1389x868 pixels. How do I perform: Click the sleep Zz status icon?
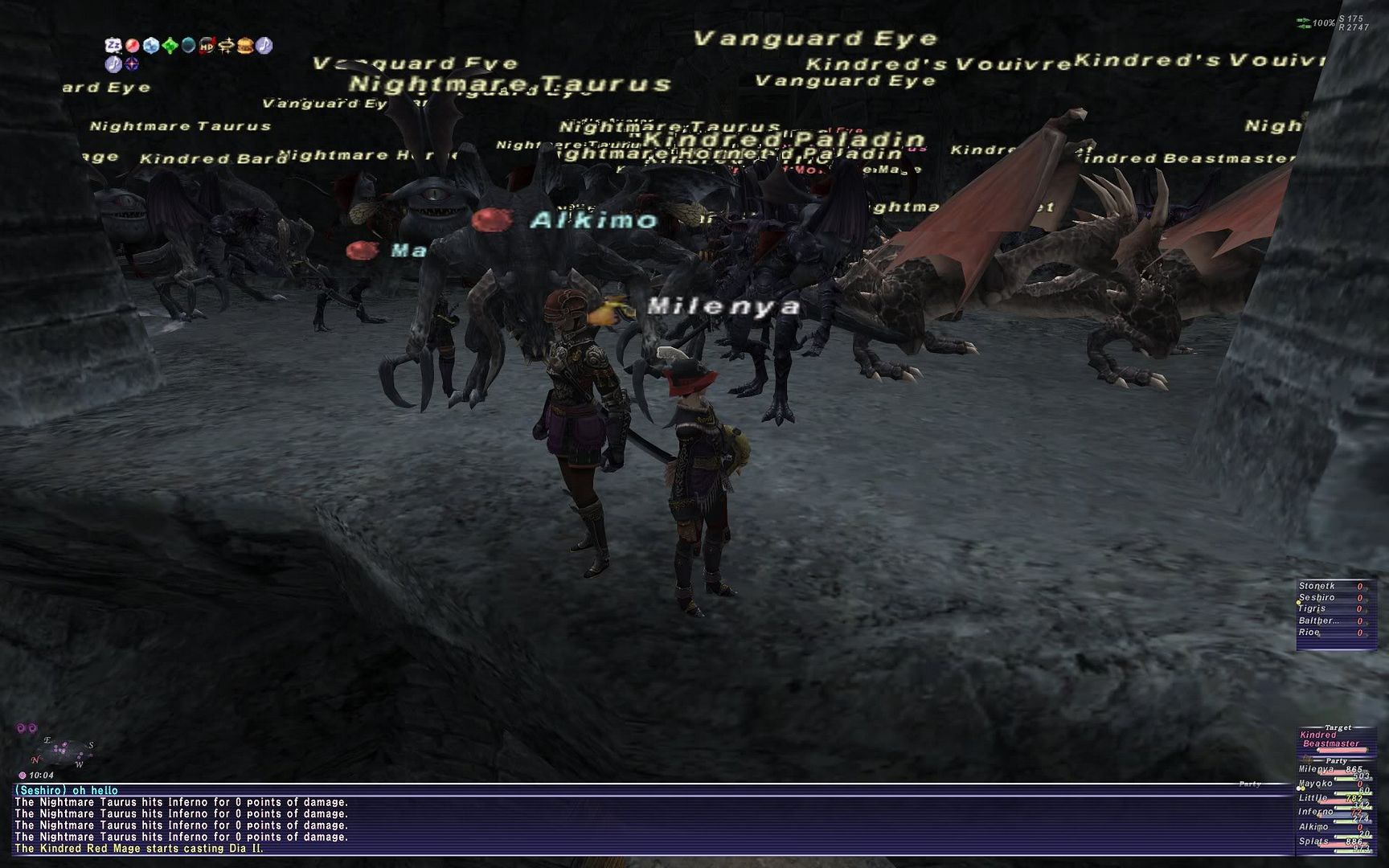pos(113,46)
